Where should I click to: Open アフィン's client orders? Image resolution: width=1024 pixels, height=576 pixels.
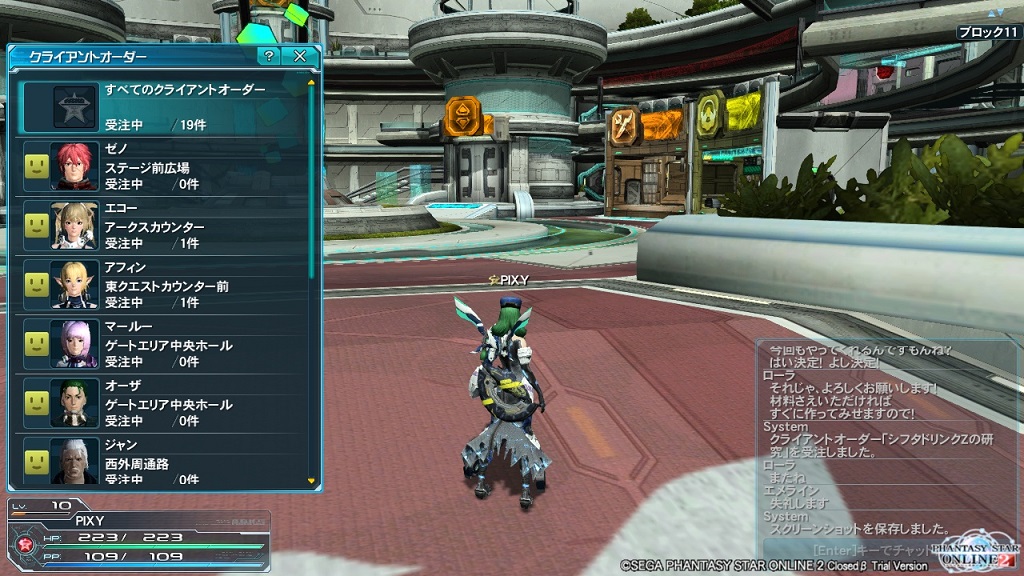click(163, 285)
